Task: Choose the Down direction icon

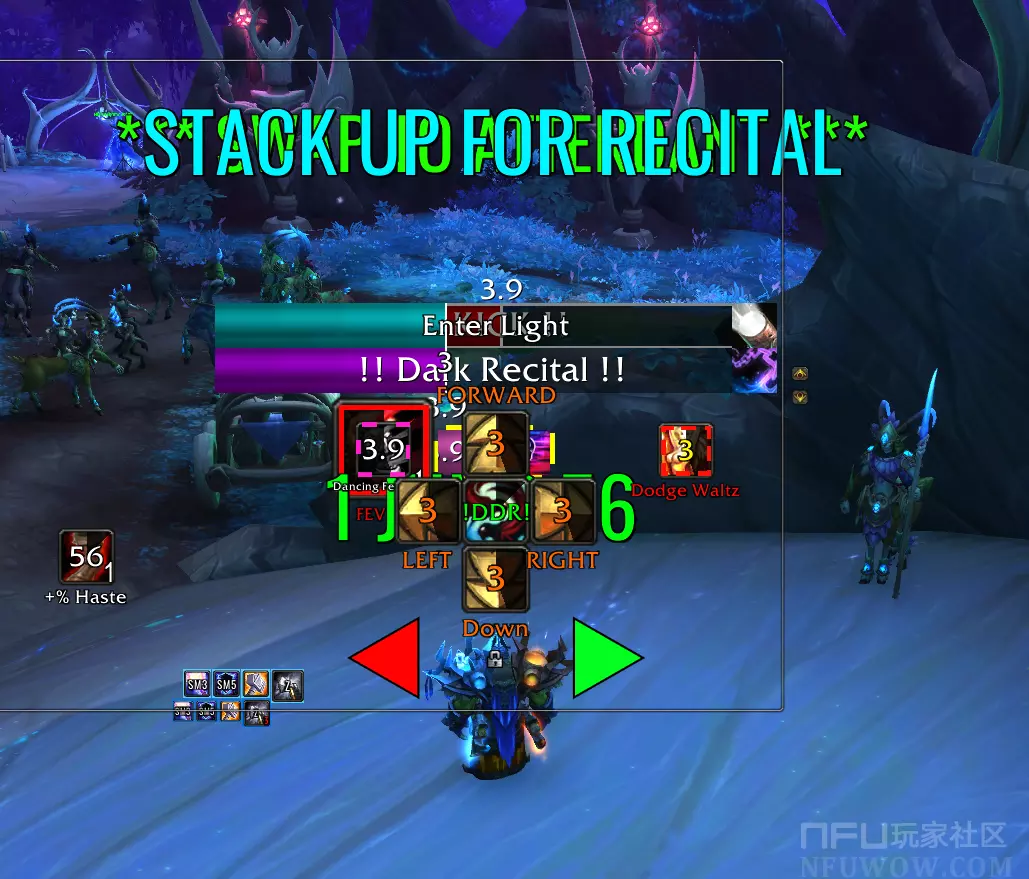Action: click(x=495, y=578)
